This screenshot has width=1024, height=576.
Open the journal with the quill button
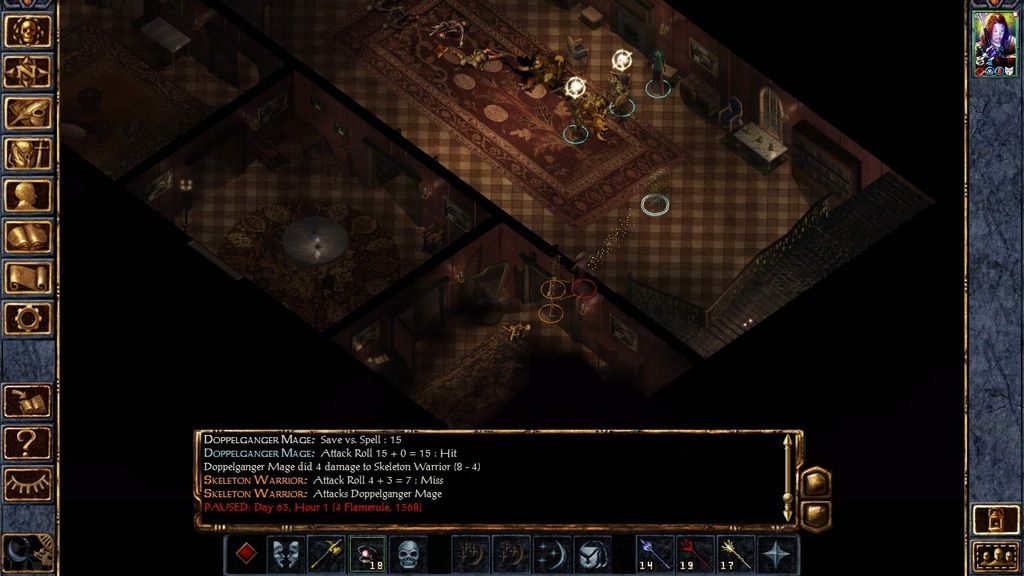[x=27, y=112]
